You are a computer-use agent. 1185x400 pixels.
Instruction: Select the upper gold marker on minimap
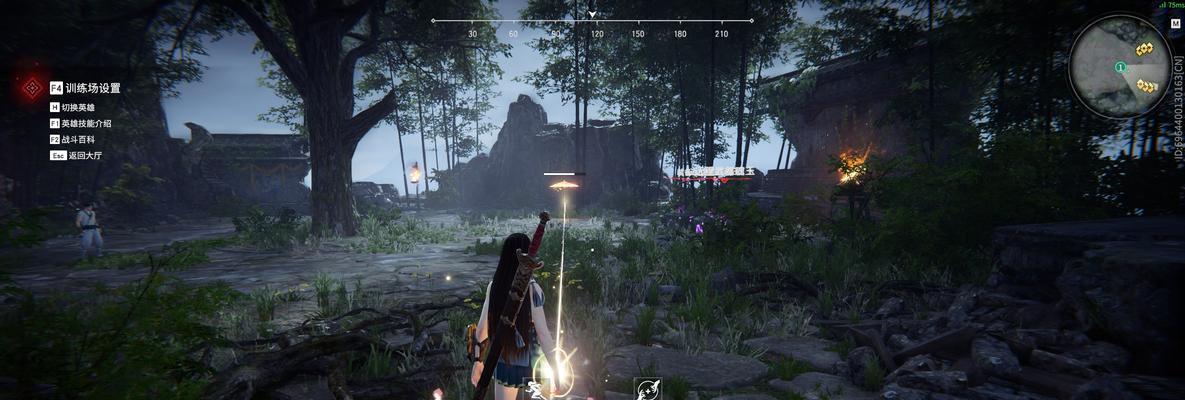coord(1144,49)
